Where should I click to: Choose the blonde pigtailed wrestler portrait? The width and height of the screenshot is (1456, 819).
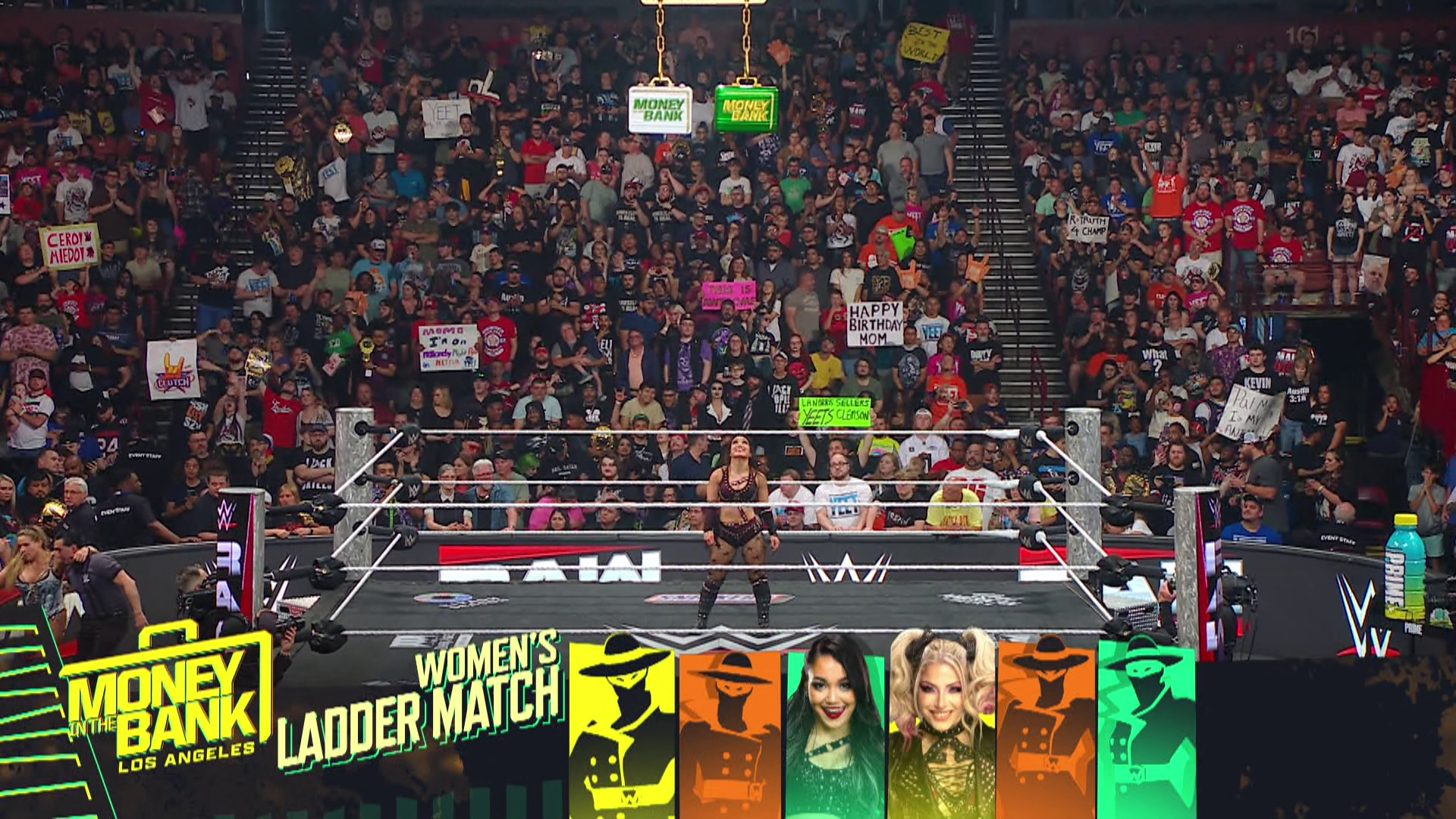coord(942,724)
